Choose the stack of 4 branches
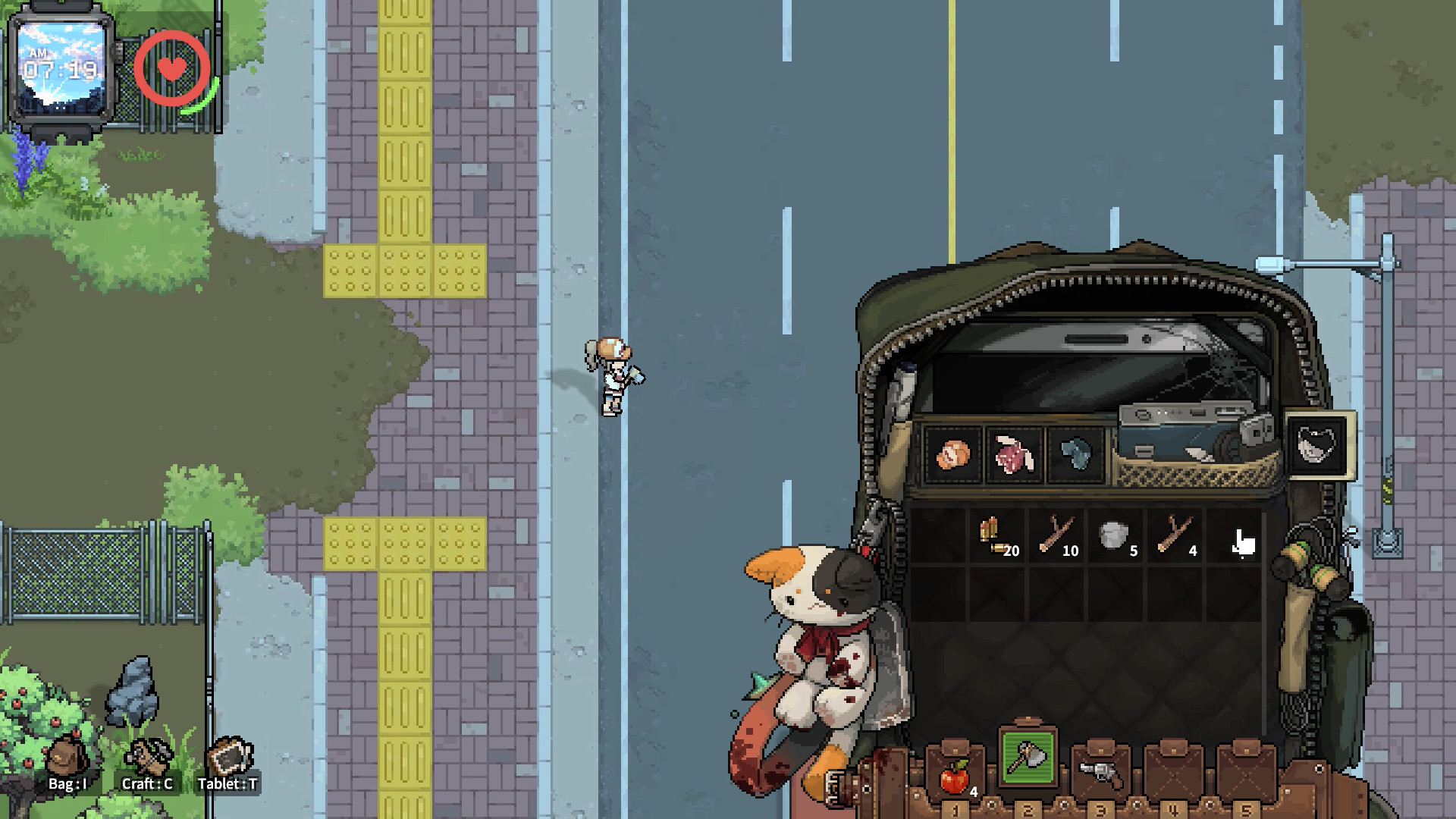1456x819 pixels. tap(1175, 537)
